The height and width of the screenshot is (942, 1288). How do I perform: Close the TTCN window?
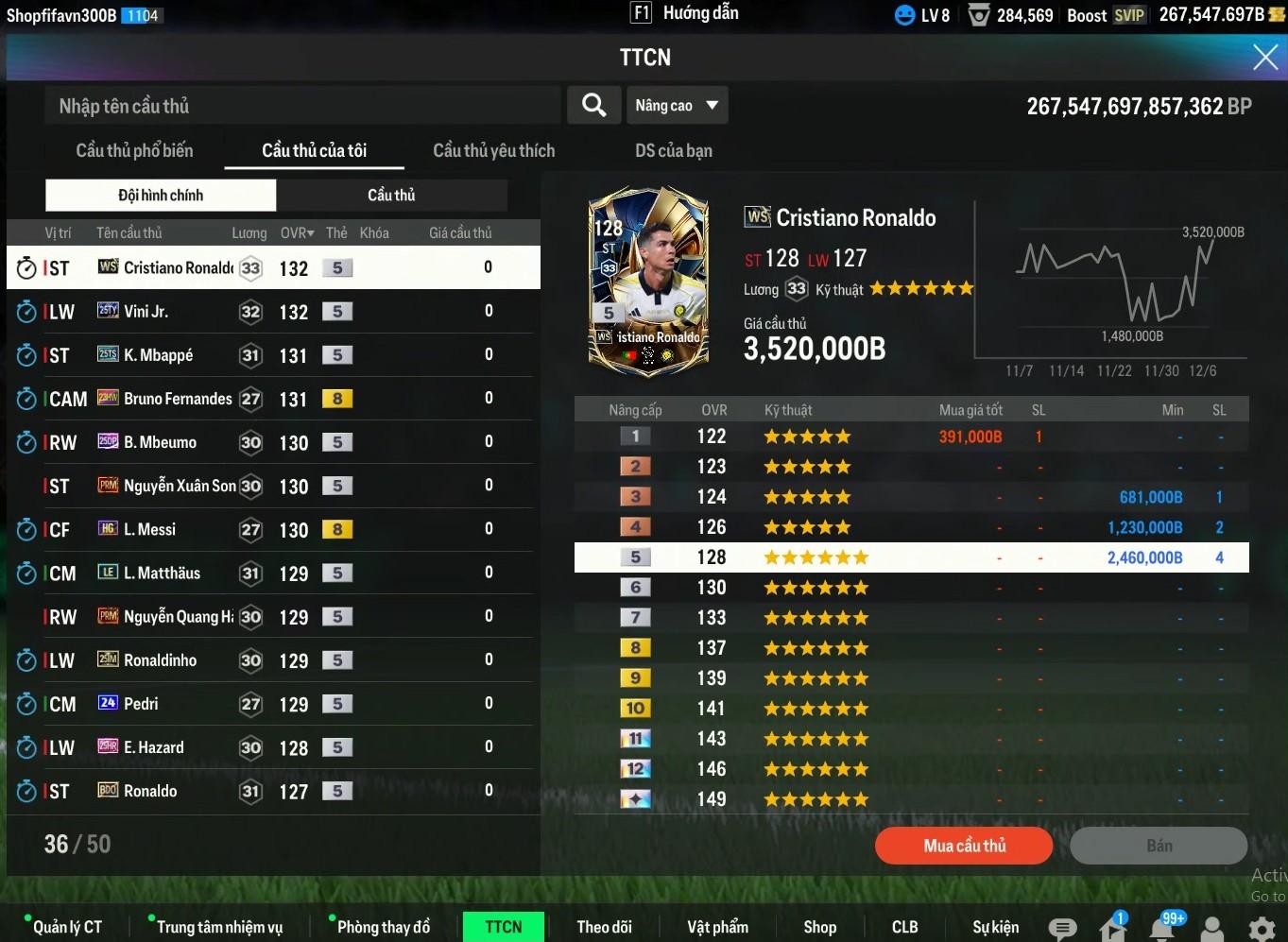click(x=1264, y=58)
